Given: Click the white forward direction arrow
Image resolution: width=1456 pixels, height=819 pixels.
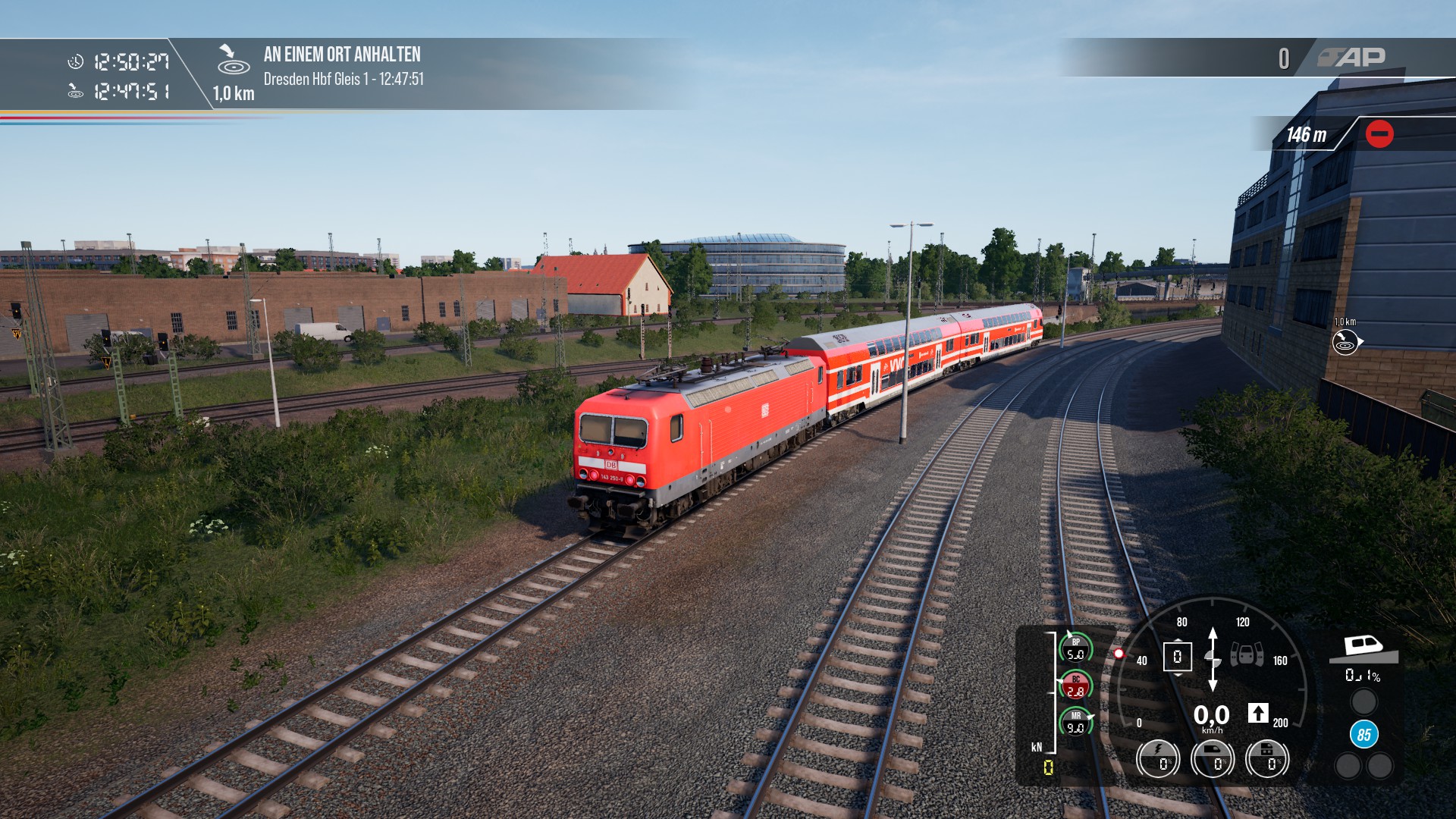Looking at the screenshot, I should [1258, 713].
